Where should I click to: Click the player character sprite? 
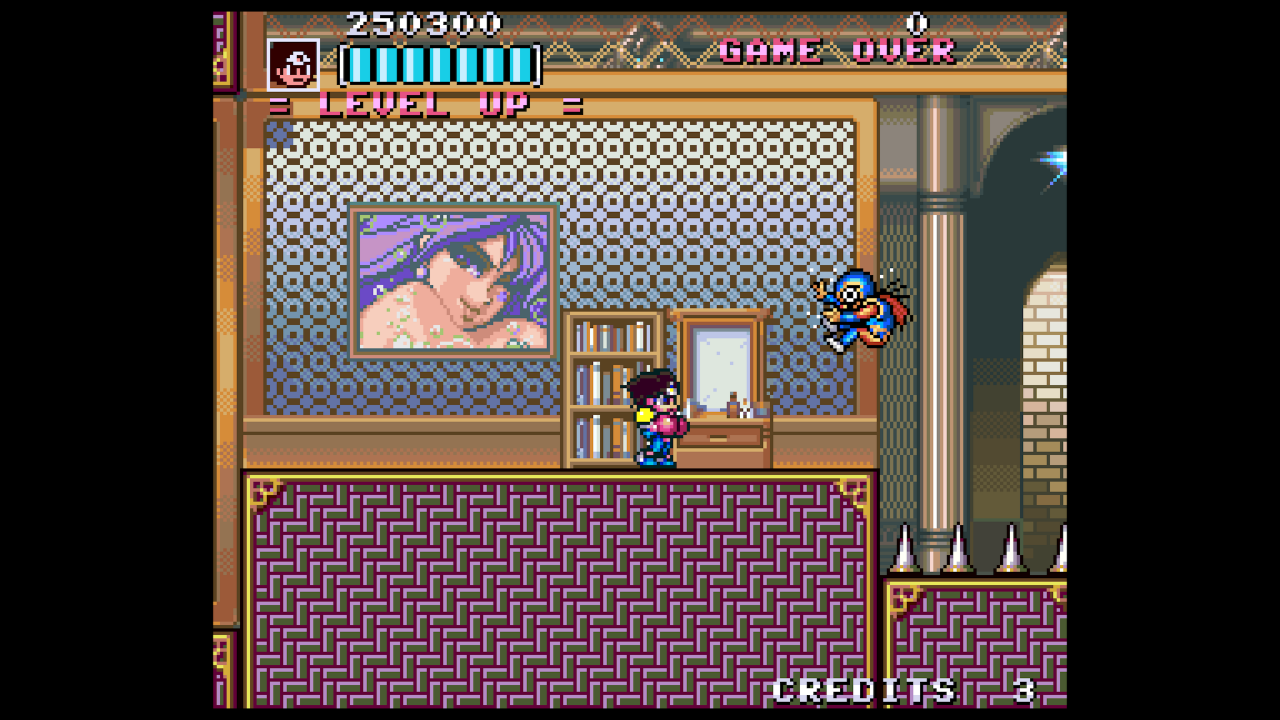(x=660, y=420)
